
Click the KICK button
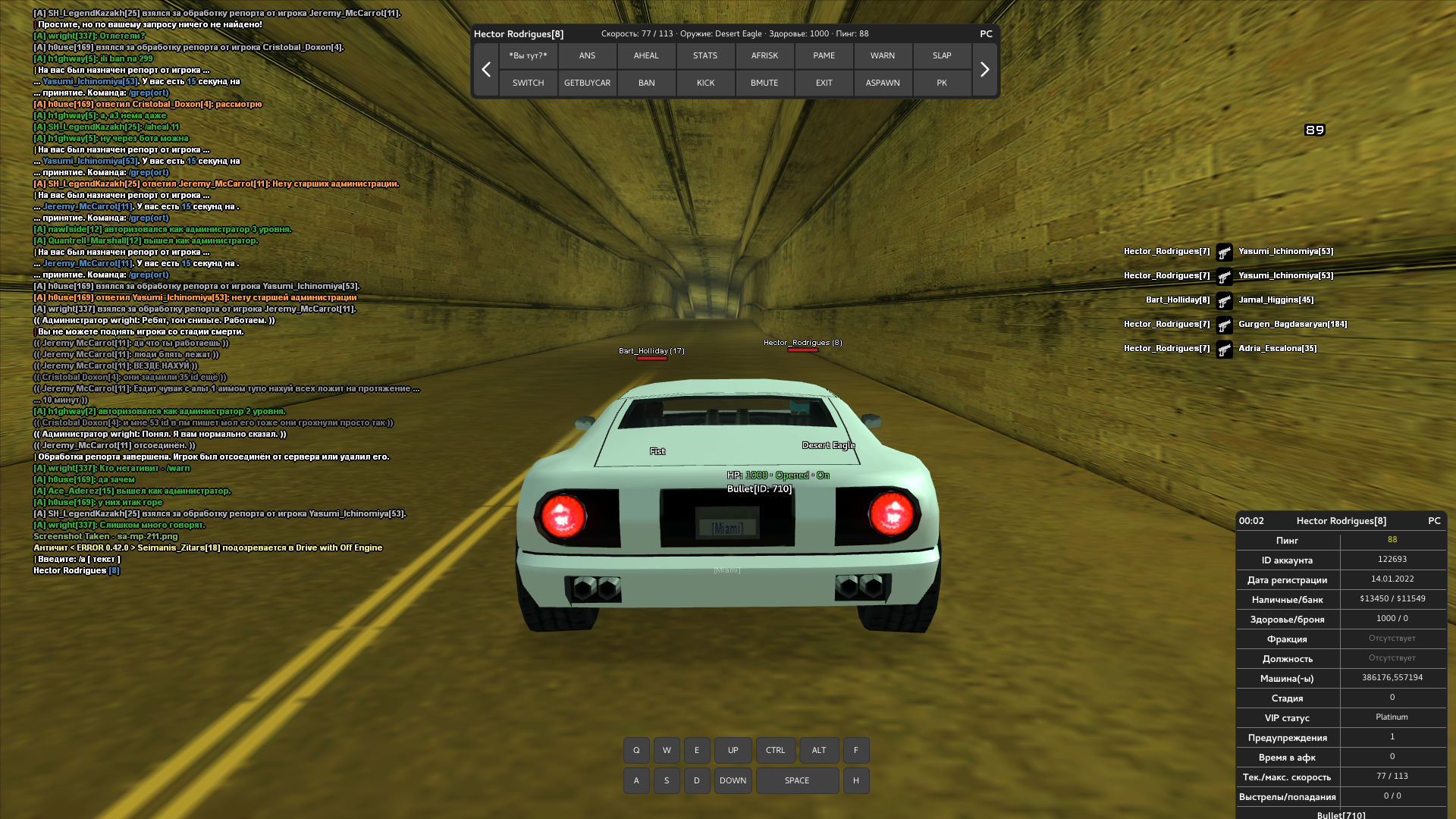tap(705, 83)
